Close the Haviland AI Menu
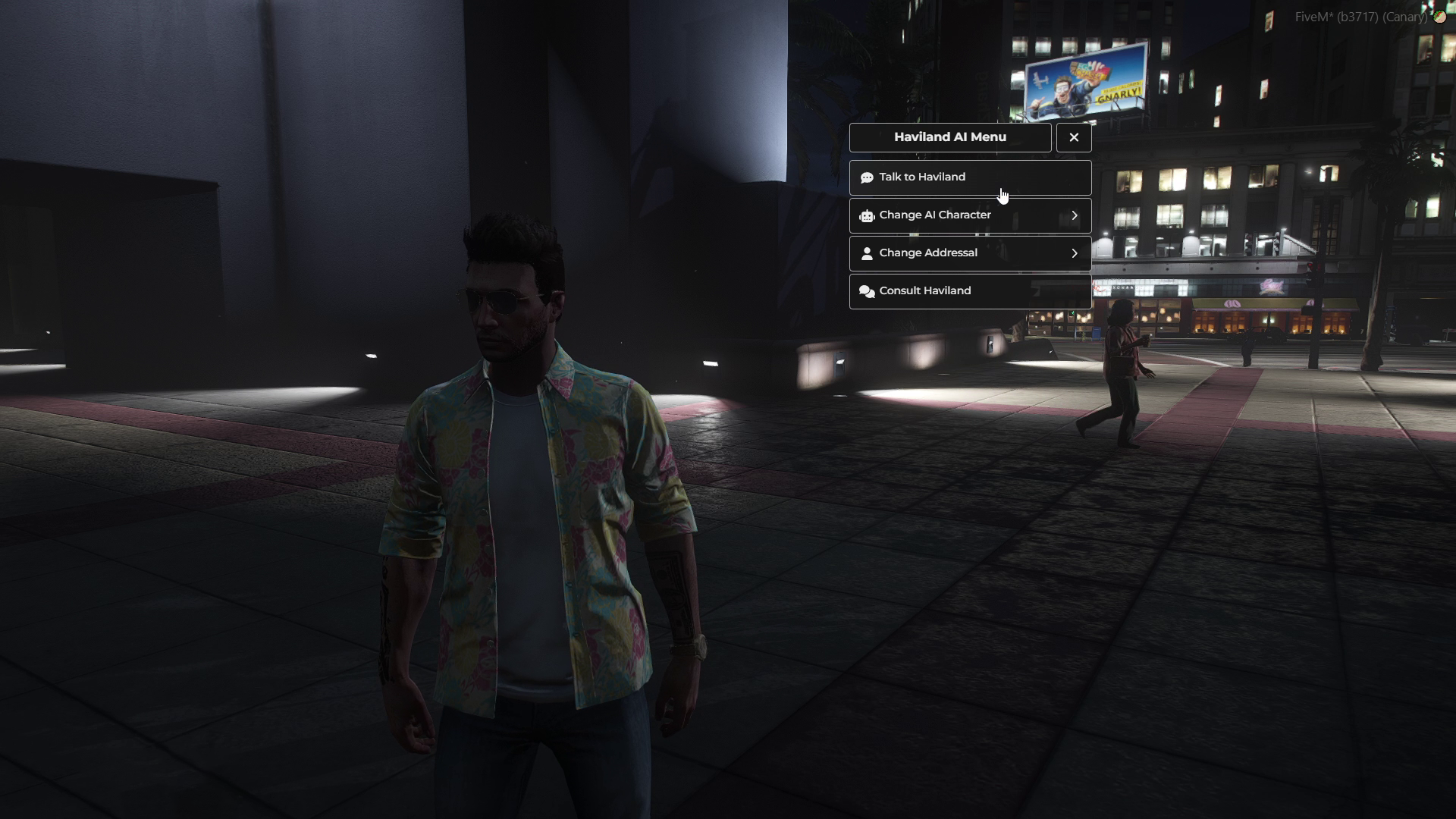This screenshot has width=1456, height=819. tap(1074, 137)
